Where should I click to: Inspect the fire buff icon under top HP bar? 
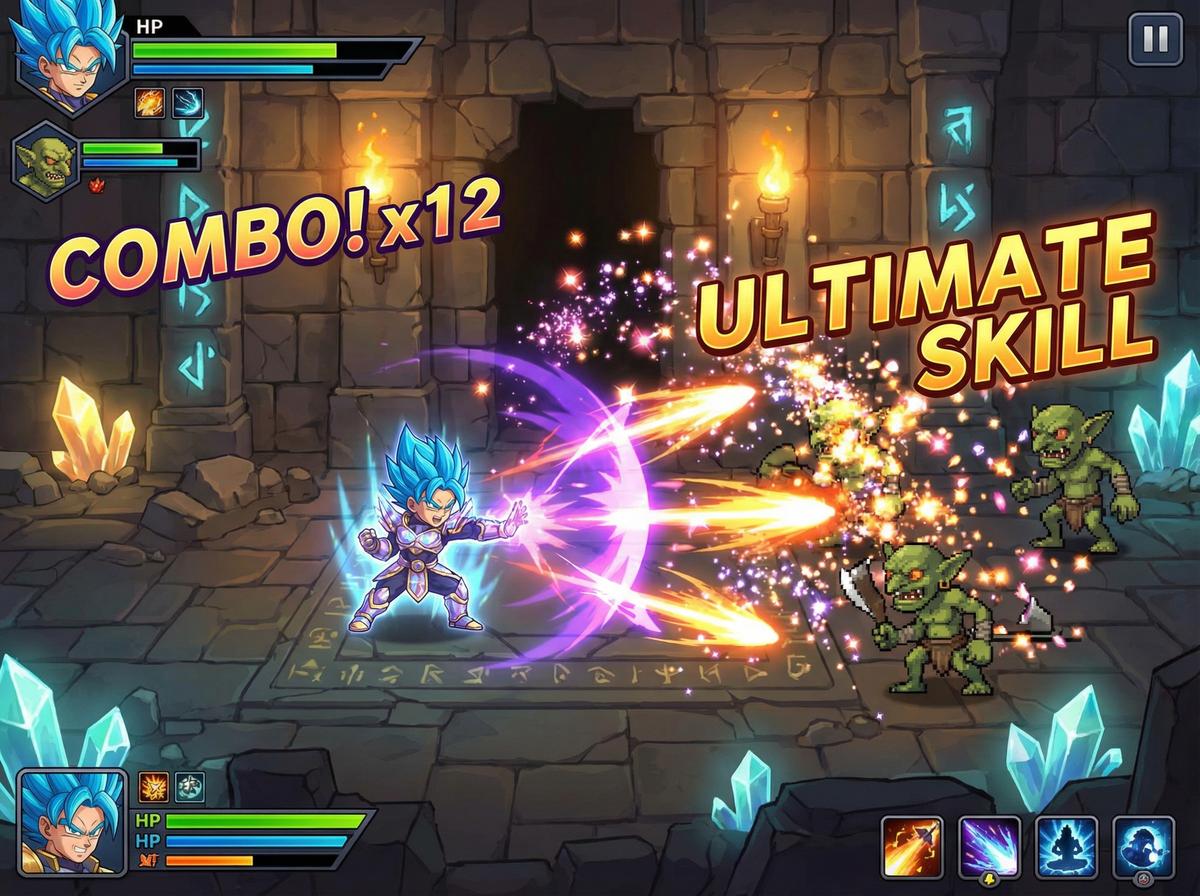[x=150, y=103]
